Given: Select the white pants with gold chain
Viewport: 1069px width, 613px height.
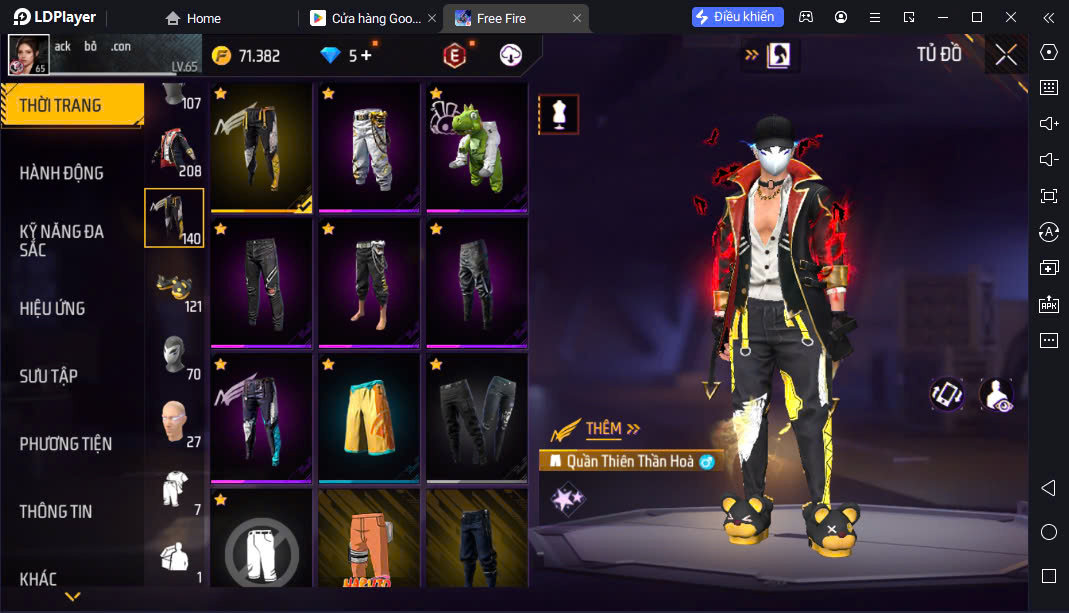Looking at the screenshot, I should point(369,146).
